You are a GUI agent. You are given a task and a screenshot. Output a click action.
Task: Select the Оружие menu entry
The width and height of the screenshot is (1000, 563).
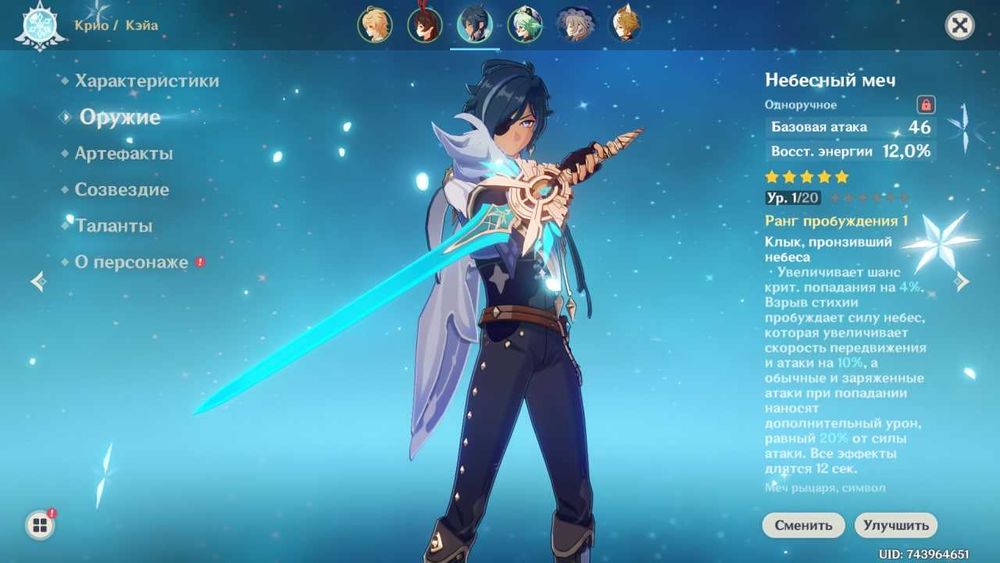(x=119, y=117)
